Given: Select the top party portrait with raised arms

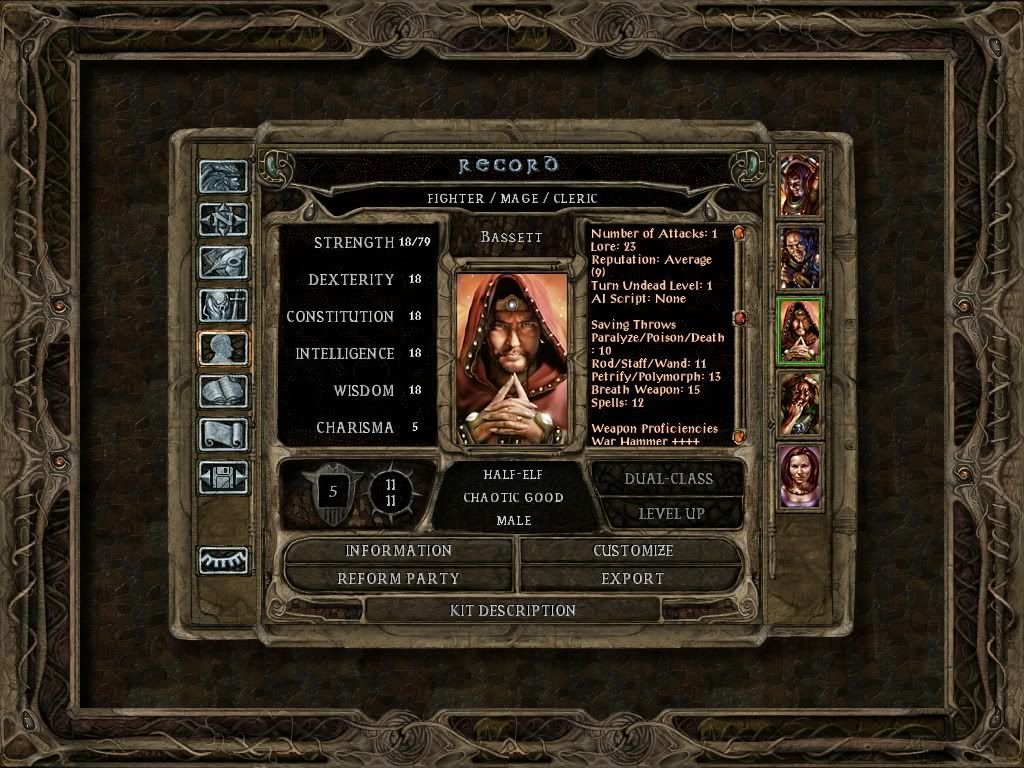Looking at the screenshot, I should pyautogui.click(x=799, y=185).
